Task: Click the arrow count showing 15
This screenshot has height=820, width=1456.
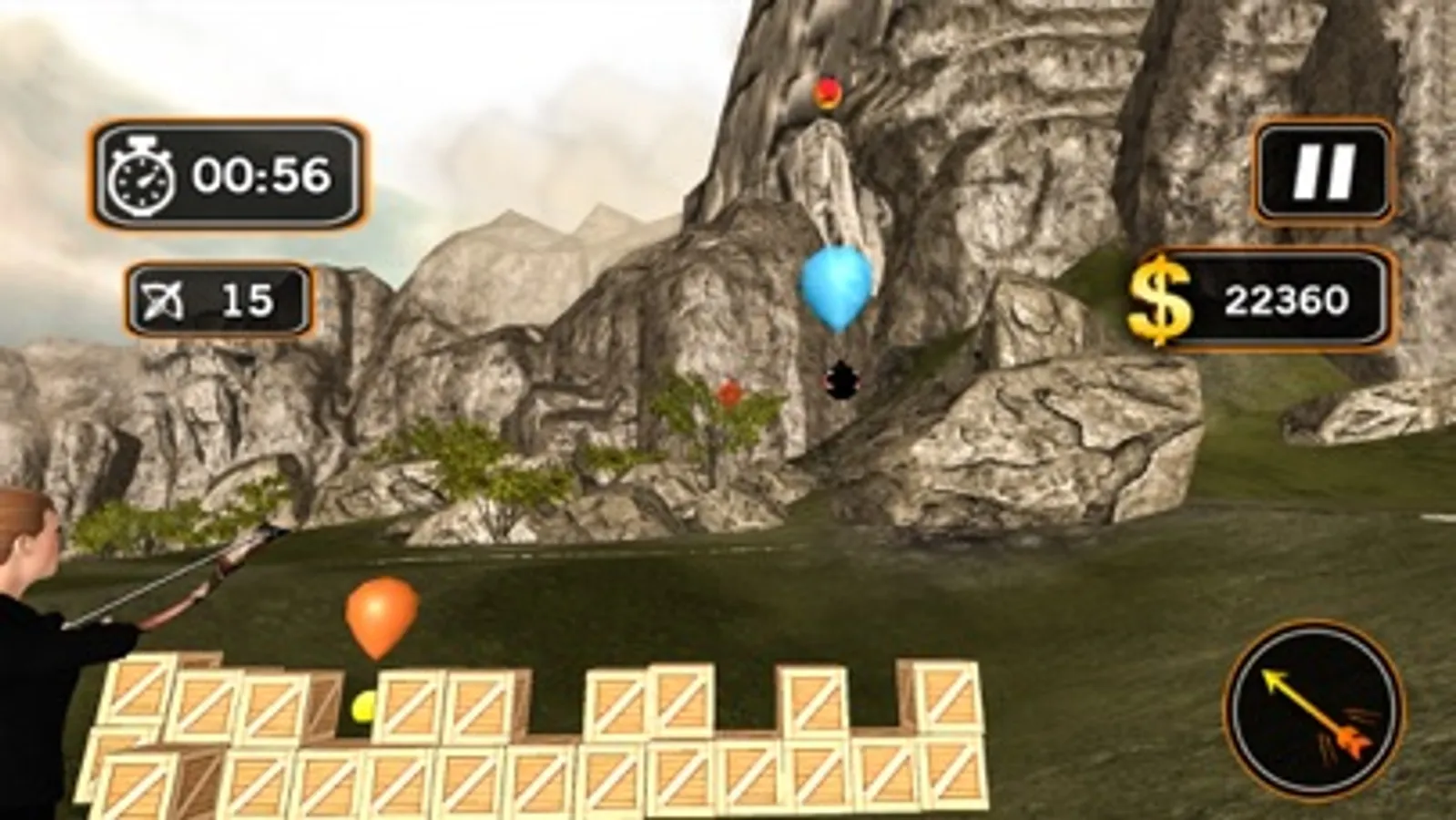Action: tap(247, 295)
